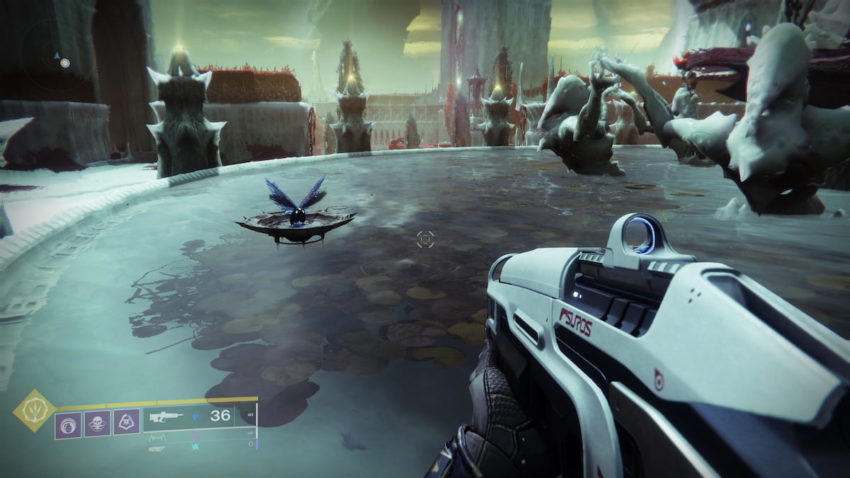Select the grenade ability icon
The image size is (850, 478).
click(68, 423)
